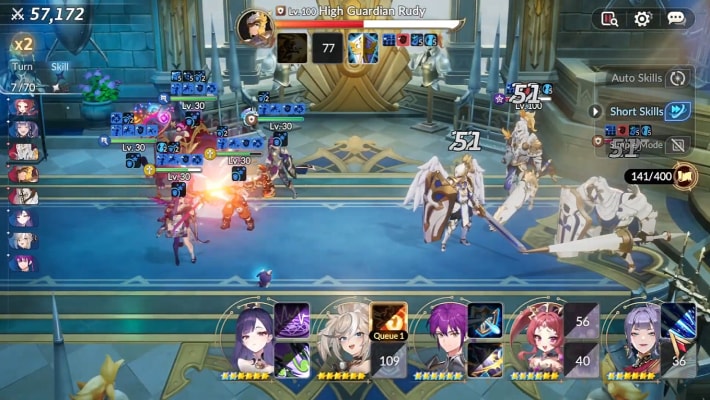Select the white-haired hero portrait
The height and width of the screenshot is (400, 710).
(345, 341)
